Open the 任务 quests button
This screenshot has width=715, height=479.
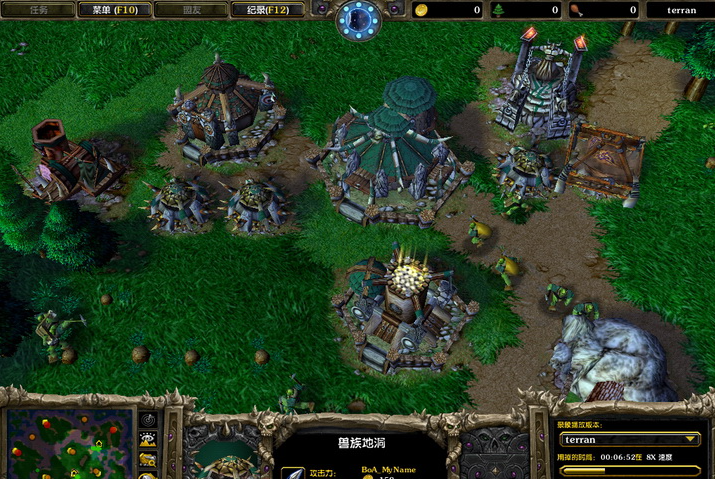(x=38, y=10)
